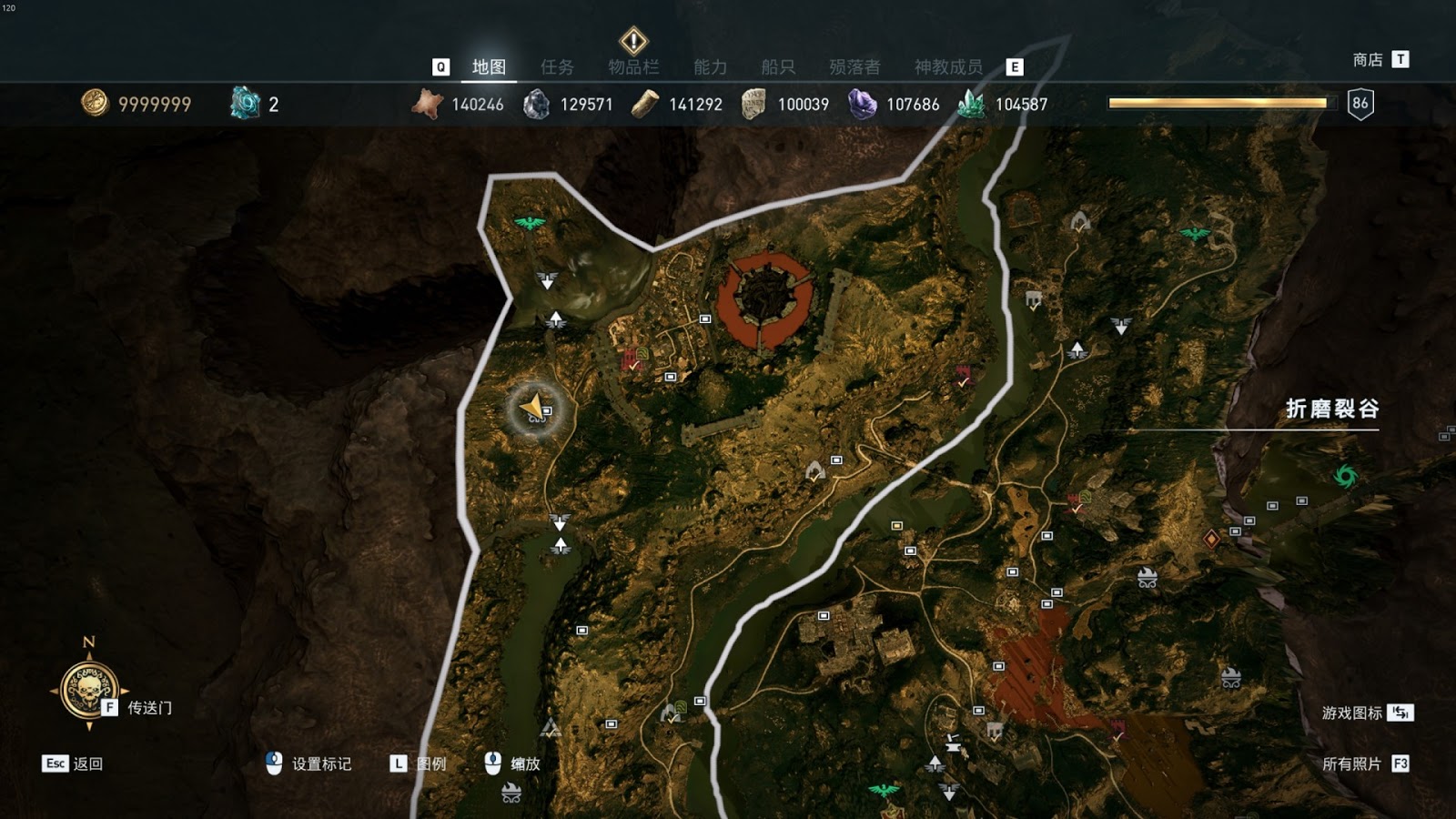This screenshot has height=819, width=1456.
Task: Click the green swirl marker near 折磨裂谷
Action: [1345, 475]
